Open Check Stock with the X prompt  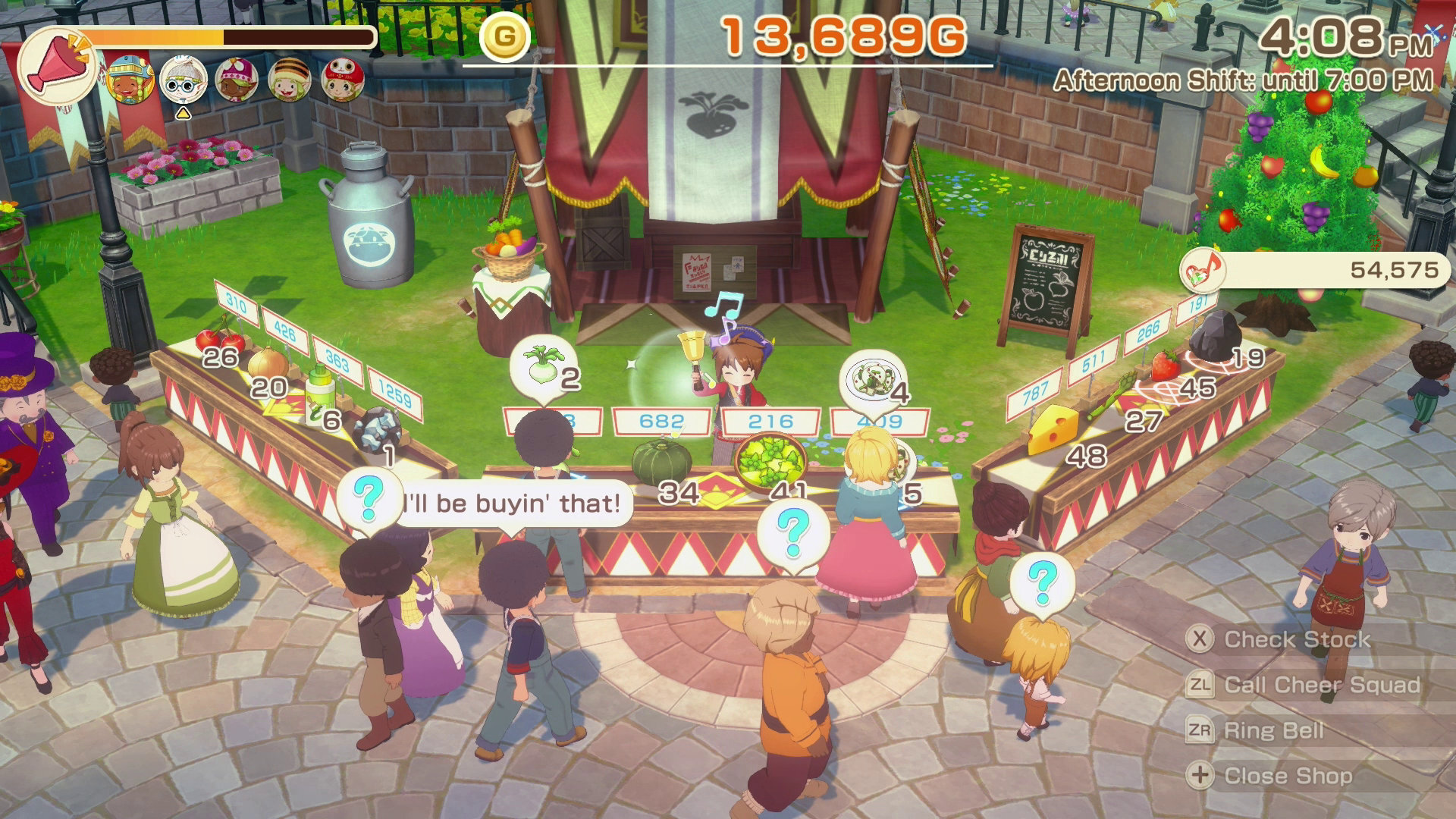click(x=1289, y=639)
